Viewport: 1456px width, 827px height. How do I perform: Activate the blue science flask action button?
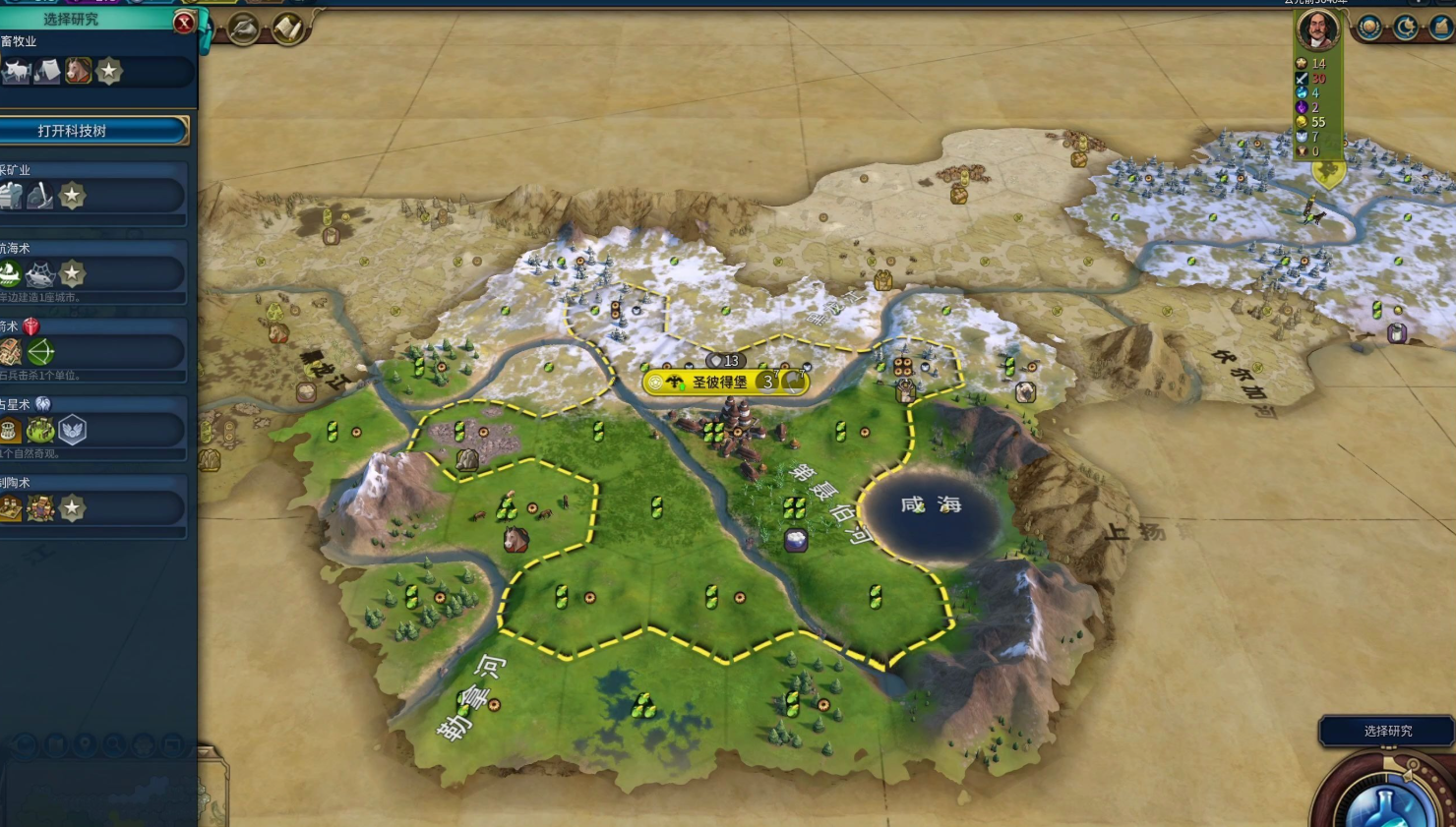tap(1387, 801)
